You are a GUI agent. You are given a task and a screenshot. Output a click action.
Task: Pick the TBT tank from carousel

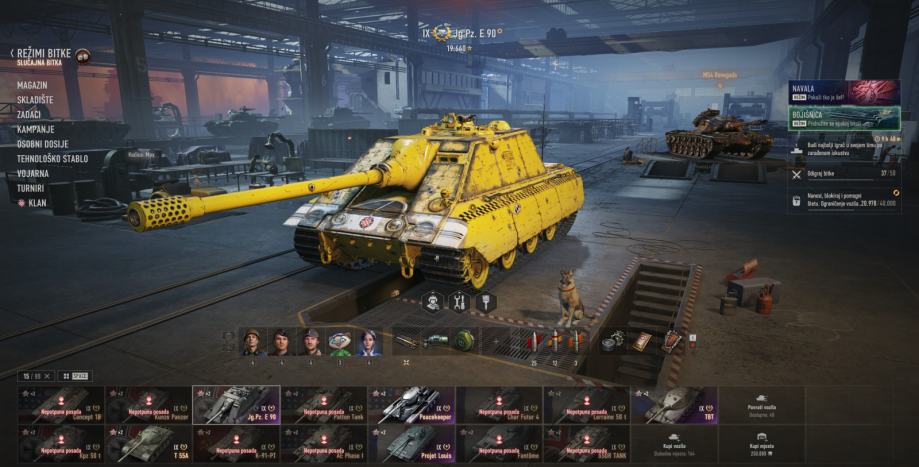674,405
